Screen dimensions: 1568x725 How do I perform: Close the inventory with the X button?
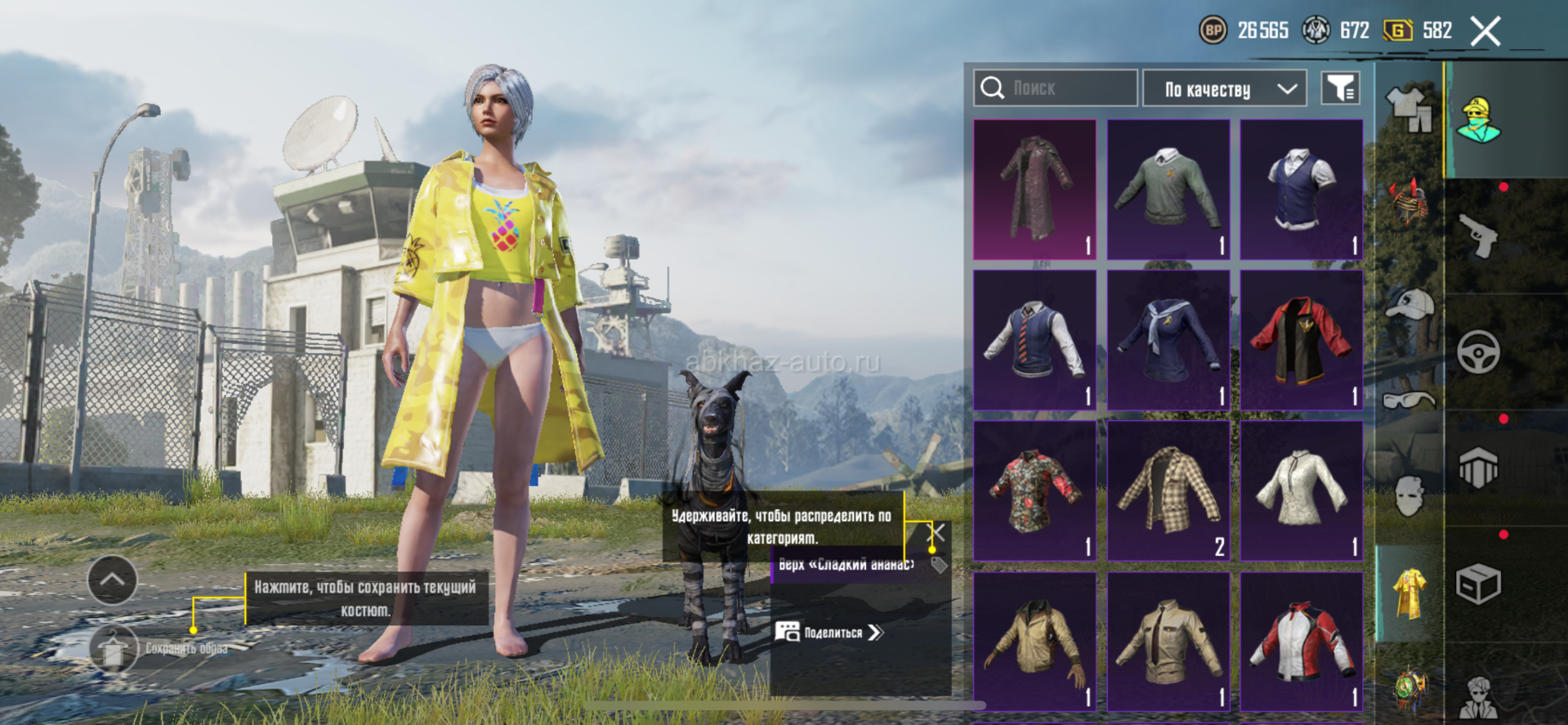1485,32
